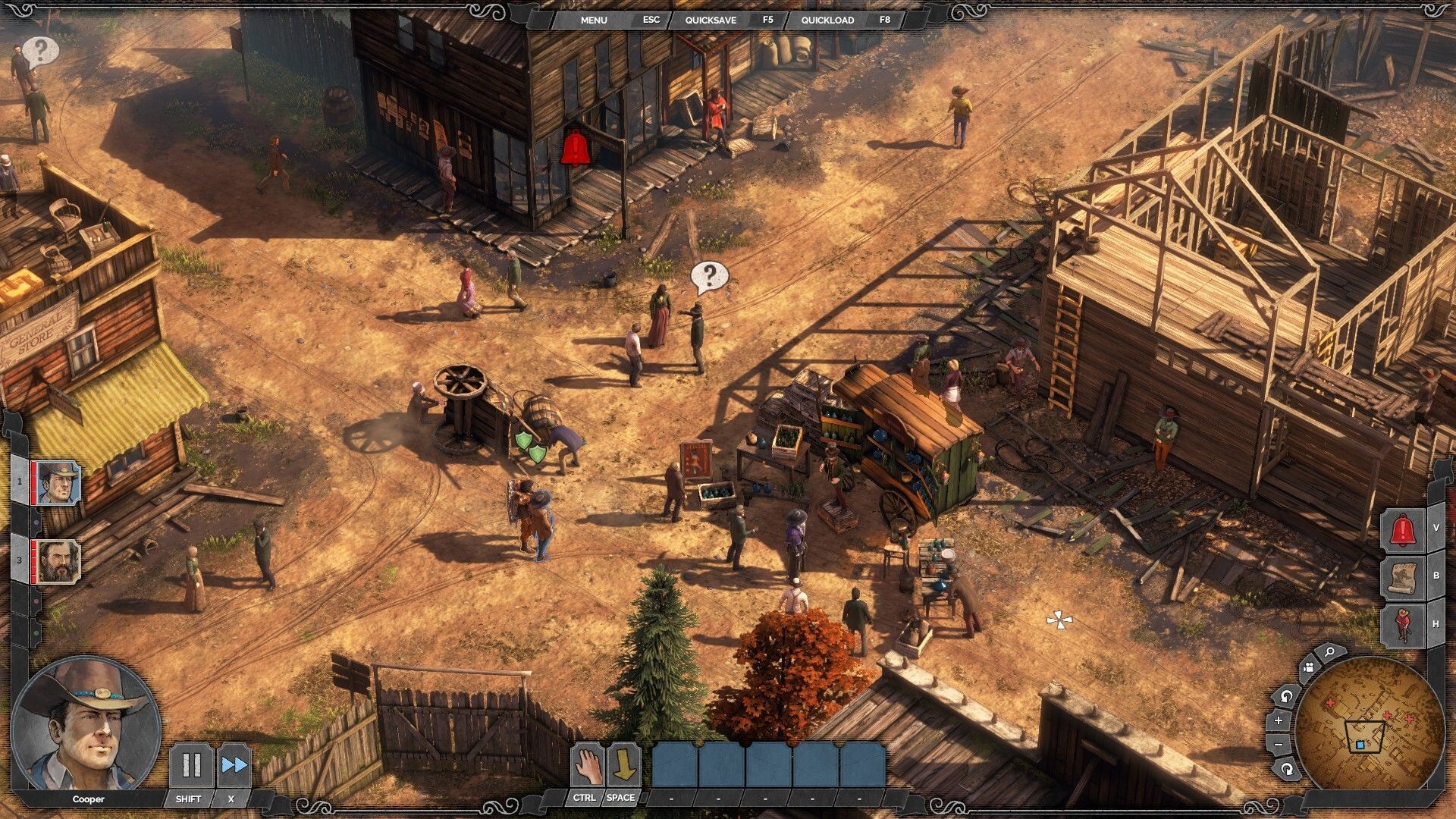Select the hand interact action

587,766
